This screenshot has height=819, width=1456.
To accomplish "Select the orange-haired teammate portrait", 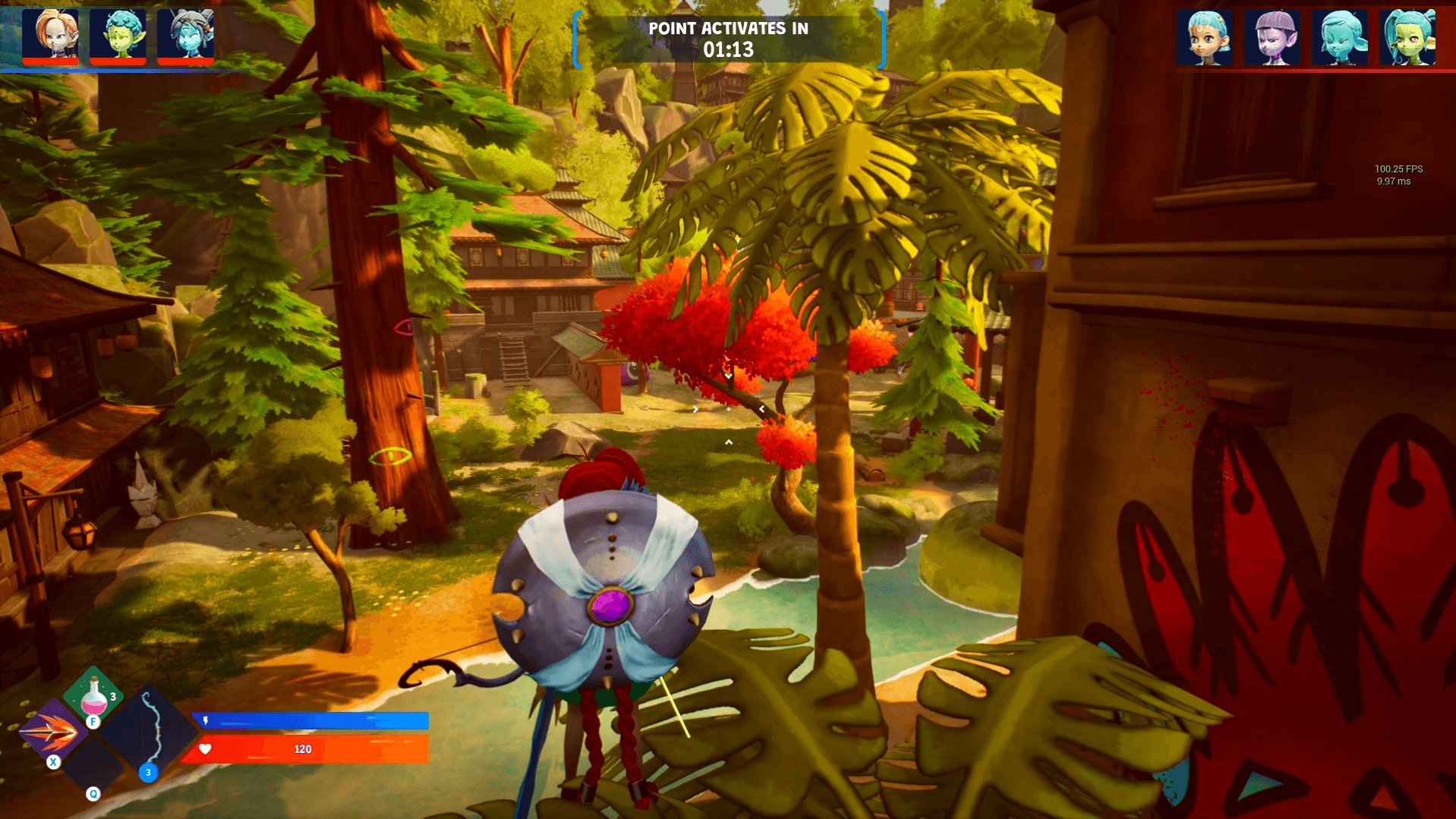I will point(50,35).
